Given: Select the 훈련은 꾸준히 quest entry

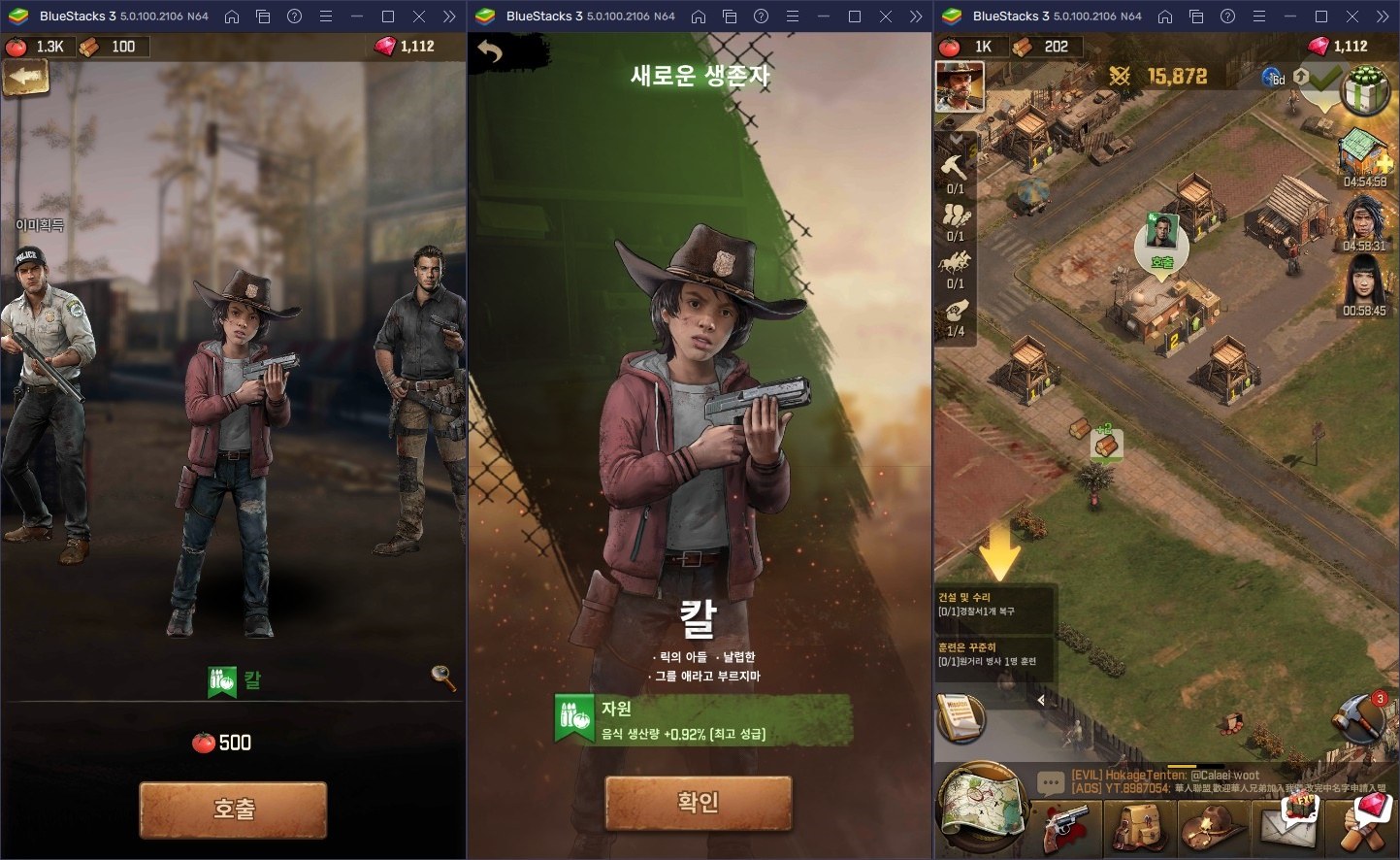Looking at the screenshot, I should click(994, 654).
